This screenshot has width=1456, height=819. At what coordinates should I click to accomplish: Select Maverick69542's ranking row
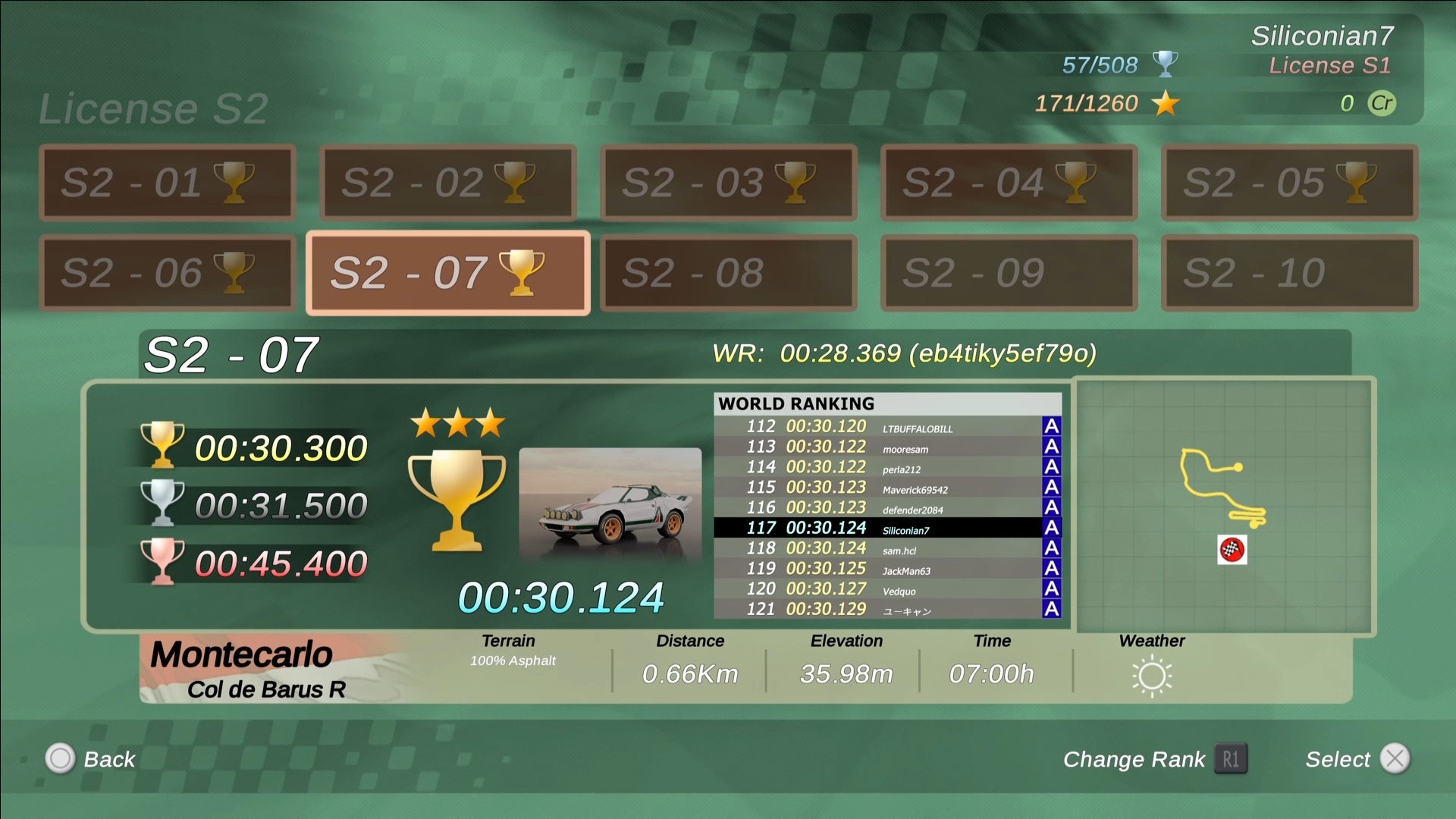tap(886, 488)
